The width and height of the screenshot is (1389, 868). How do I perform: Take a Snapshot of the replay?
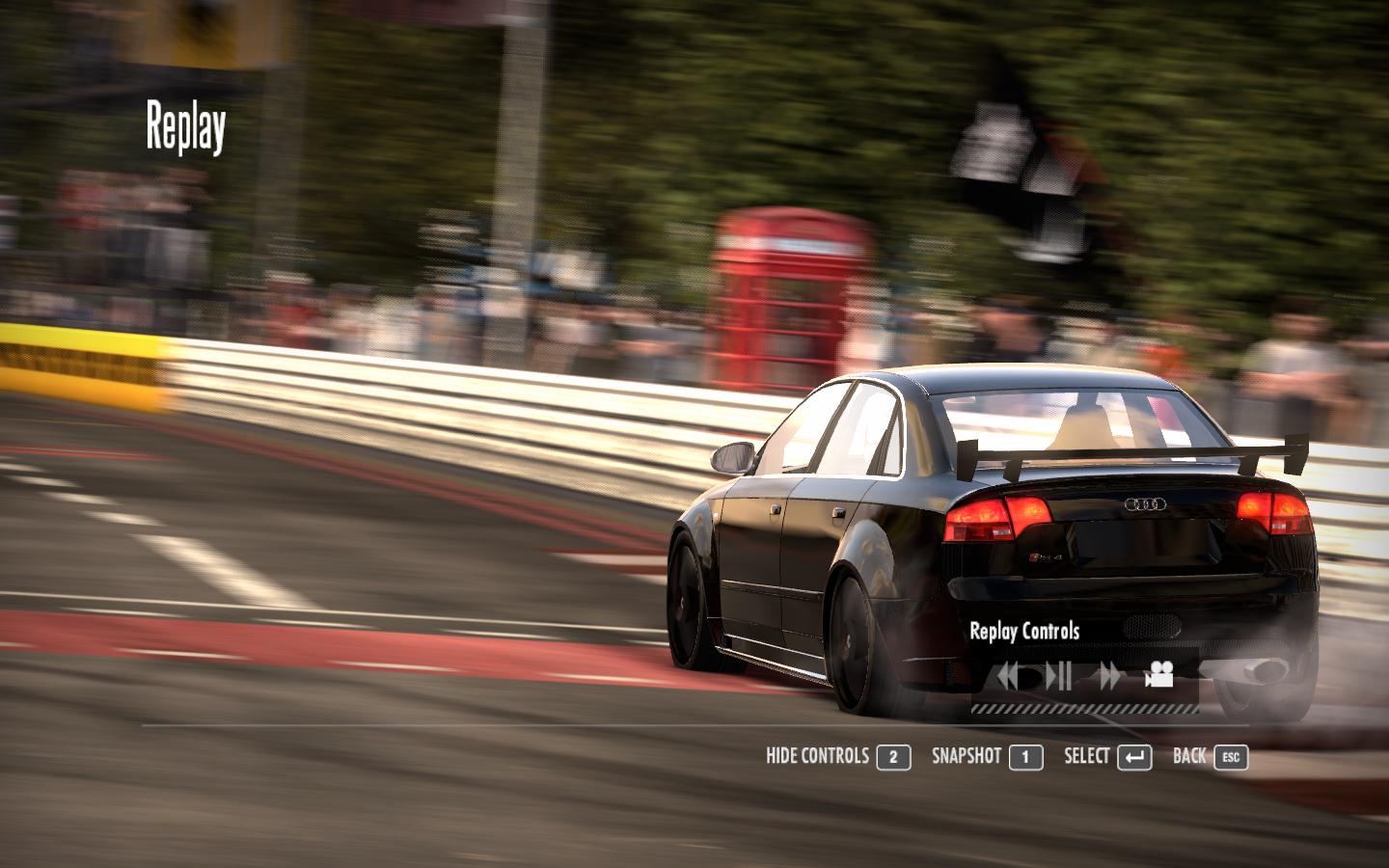pyautogui.click(x=986, y=756)
